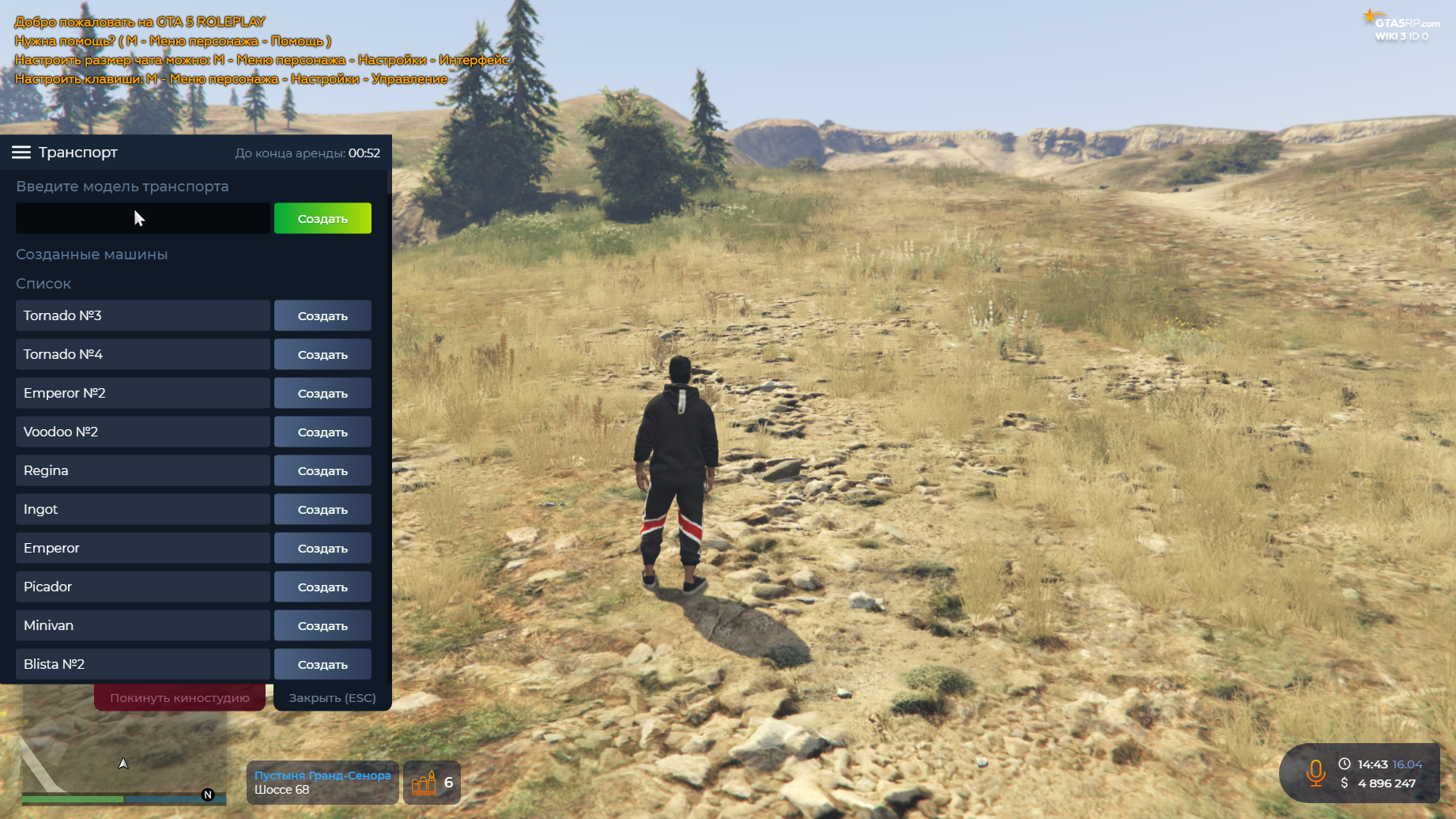1456x819 pixels.
Task: Create the Minivan vehicle
Action: pos(323,625)
